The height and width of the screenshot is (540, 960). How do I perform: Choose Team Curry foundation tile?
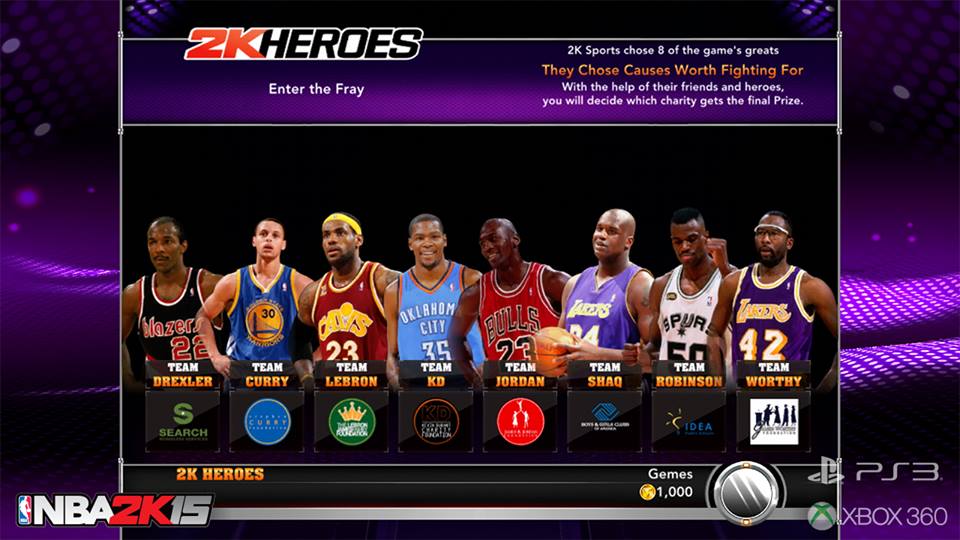268,421
